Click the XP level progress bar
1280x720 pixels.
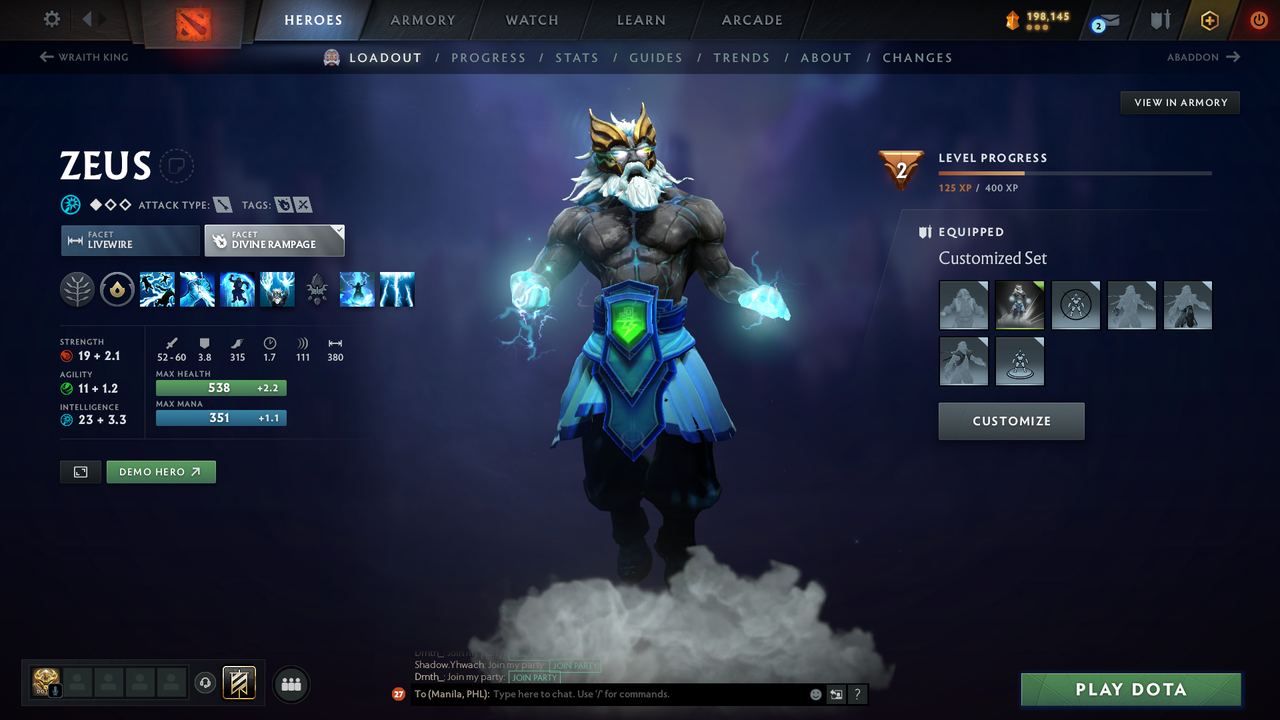pyautogui.click(x=1075, y=172)
